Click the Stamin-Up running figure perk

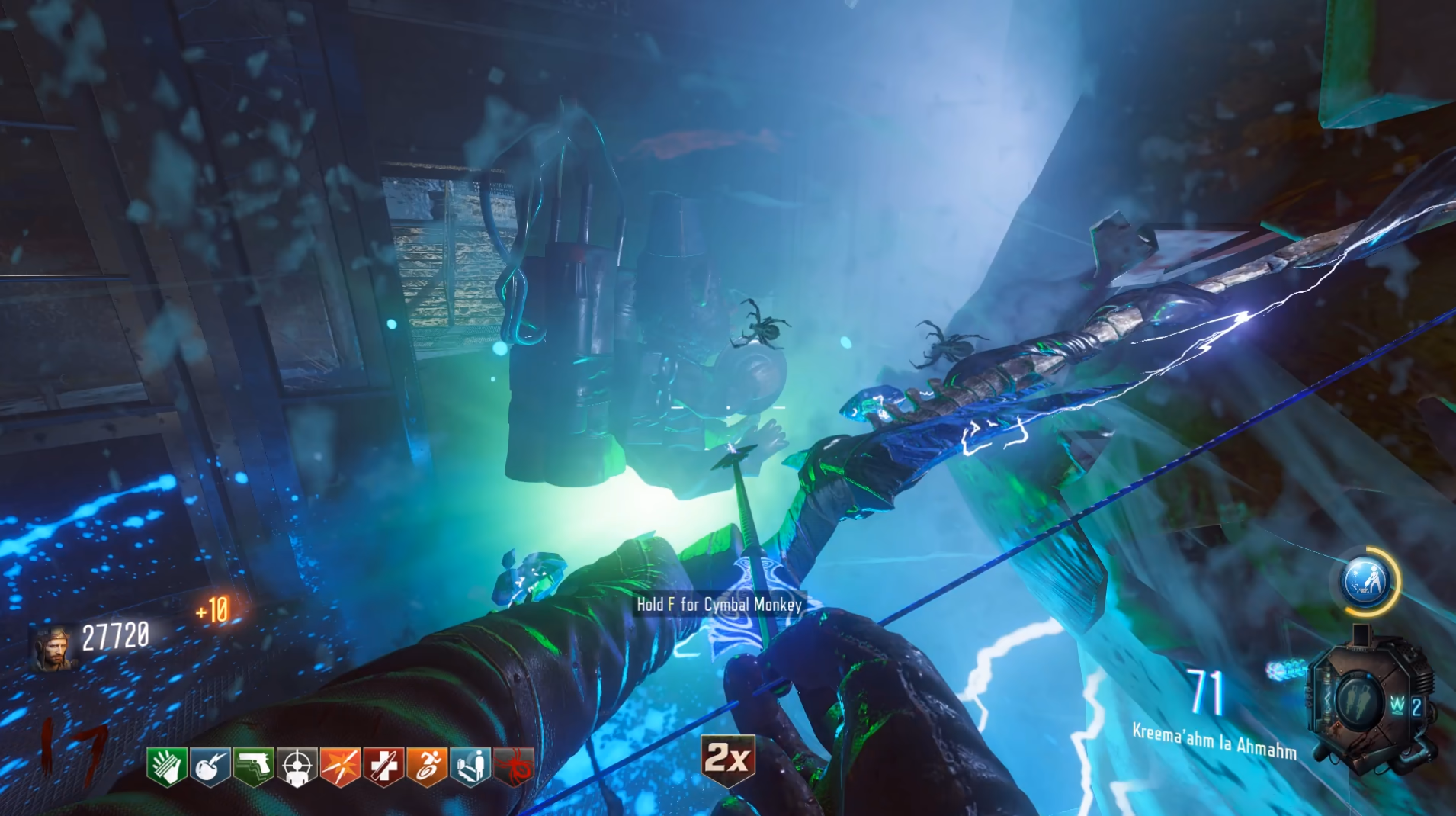(x=427, y=766)
